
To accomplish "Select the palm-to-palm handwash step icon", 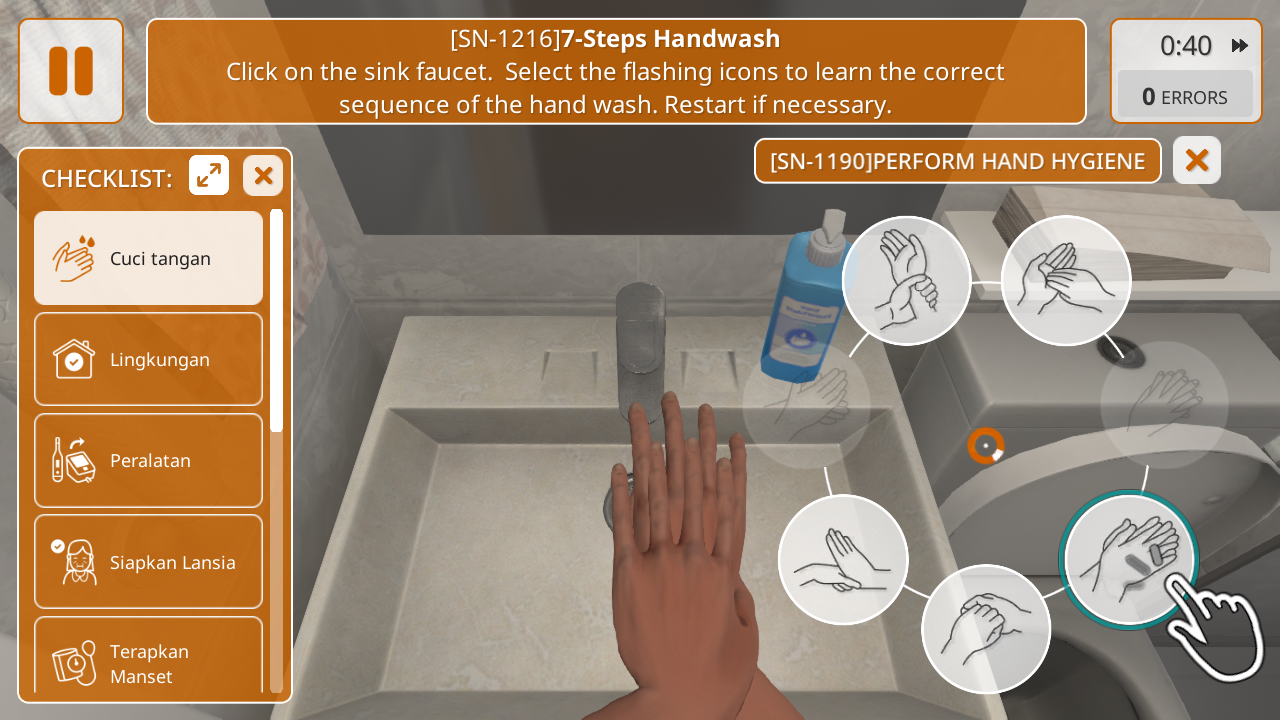I will point(1066,281).
